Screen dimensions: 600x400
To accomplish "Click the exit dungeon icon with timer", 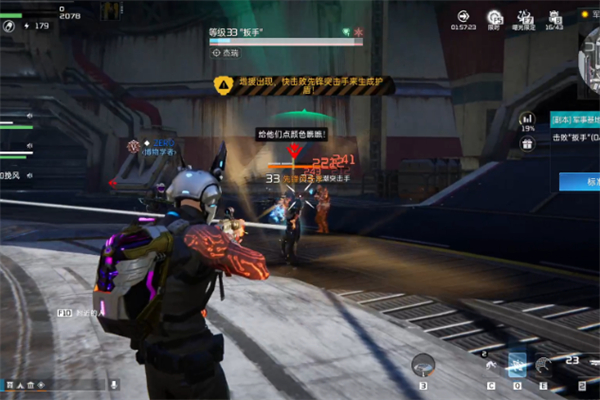I will click(x=463, y=18).
